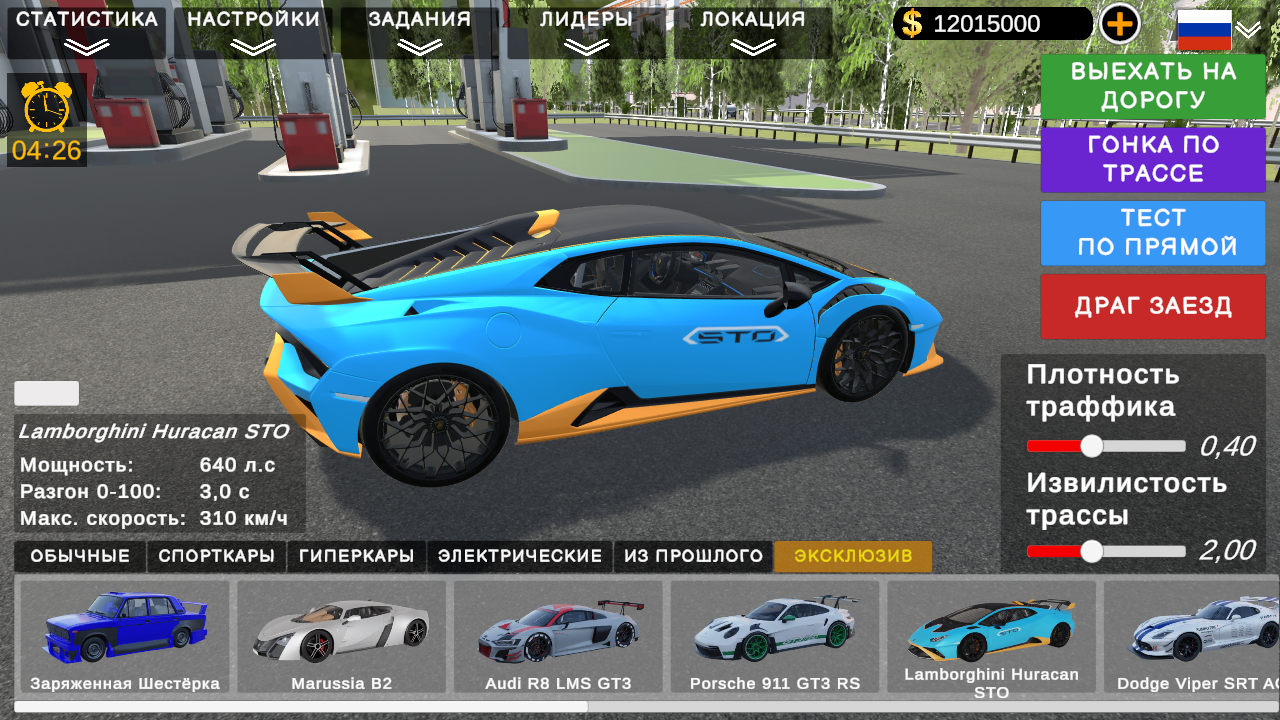Open the language selection dropdown arrow
The image size is (1280, 720).
pyautogui.click(x=1248, y=31)
